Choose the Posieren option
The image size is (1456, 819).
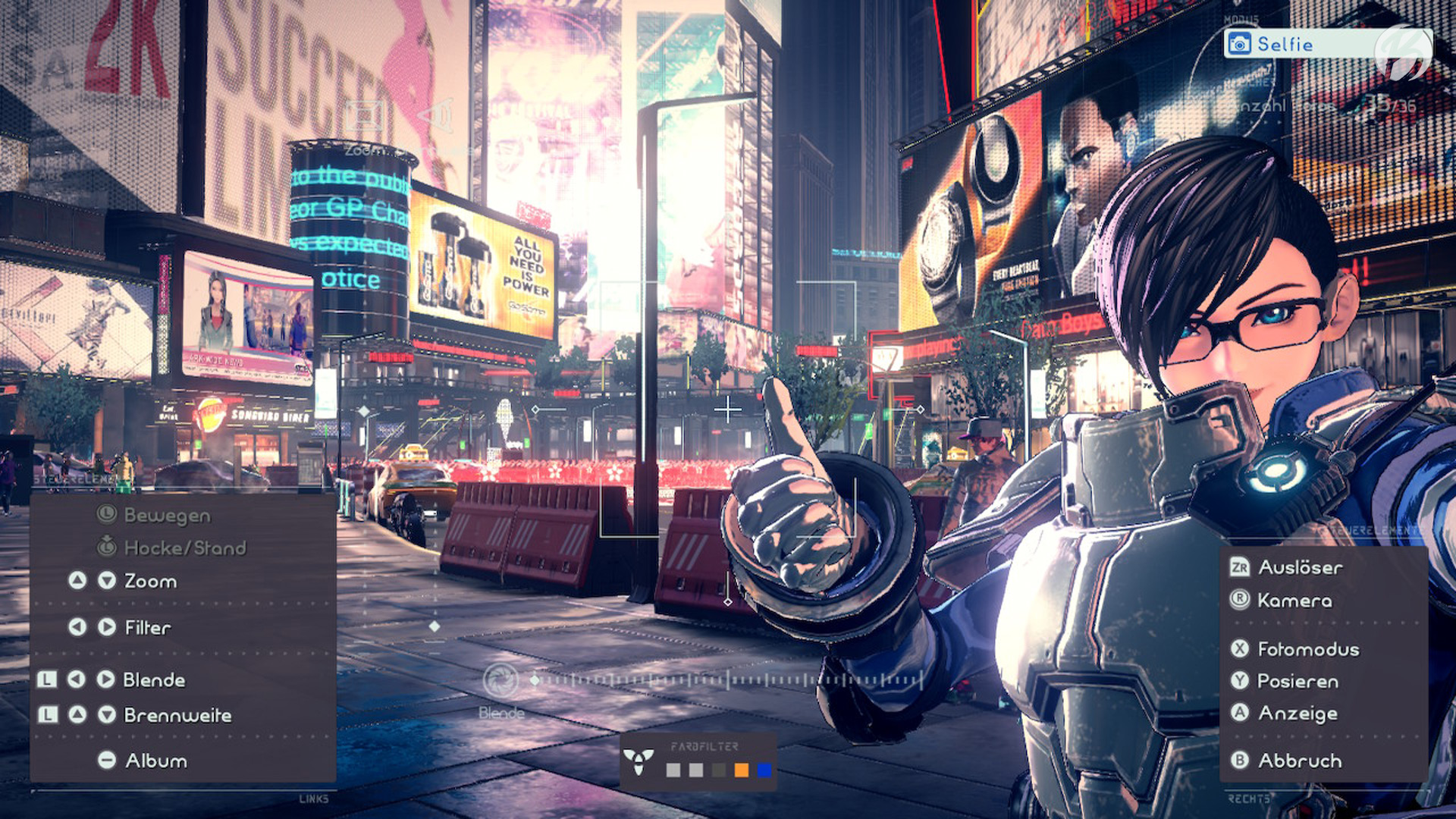pos(1297,681)
